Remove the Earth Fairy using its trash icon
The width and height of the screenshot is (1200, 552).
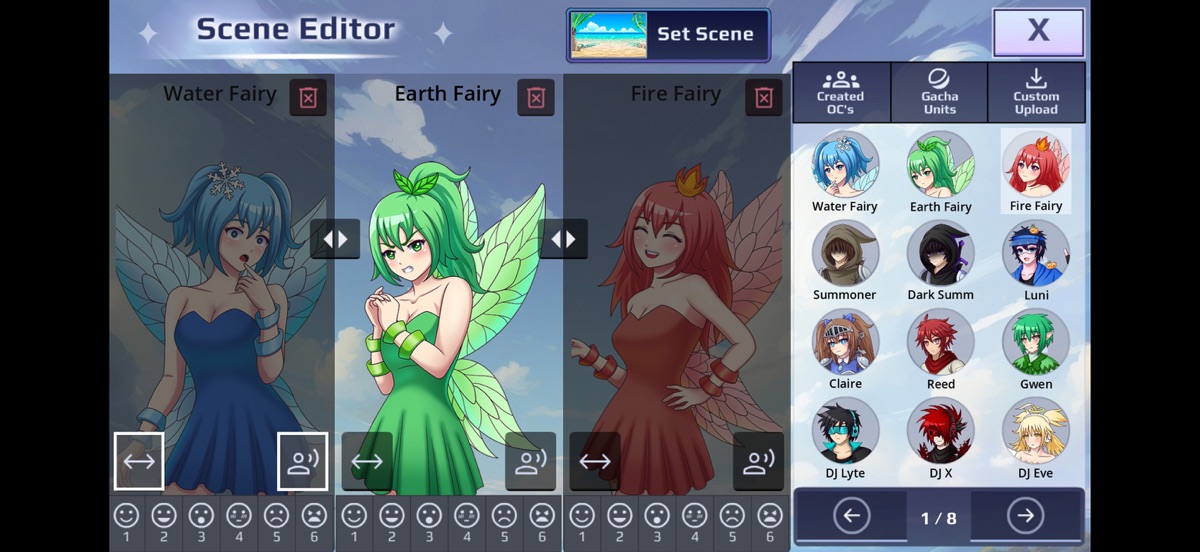[536, 97]
